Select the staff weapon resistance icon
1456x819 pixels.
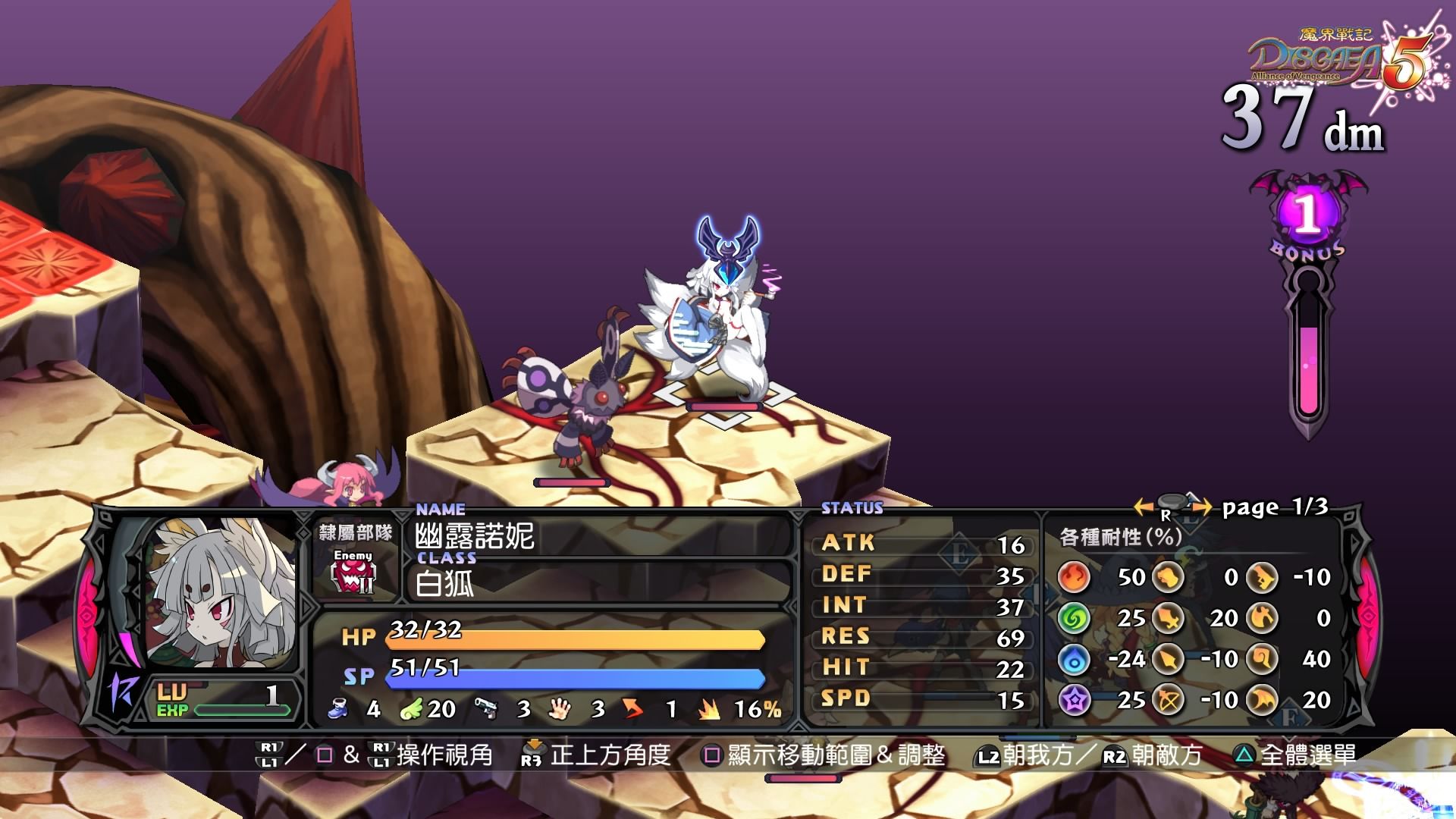tap(1262, 659)
